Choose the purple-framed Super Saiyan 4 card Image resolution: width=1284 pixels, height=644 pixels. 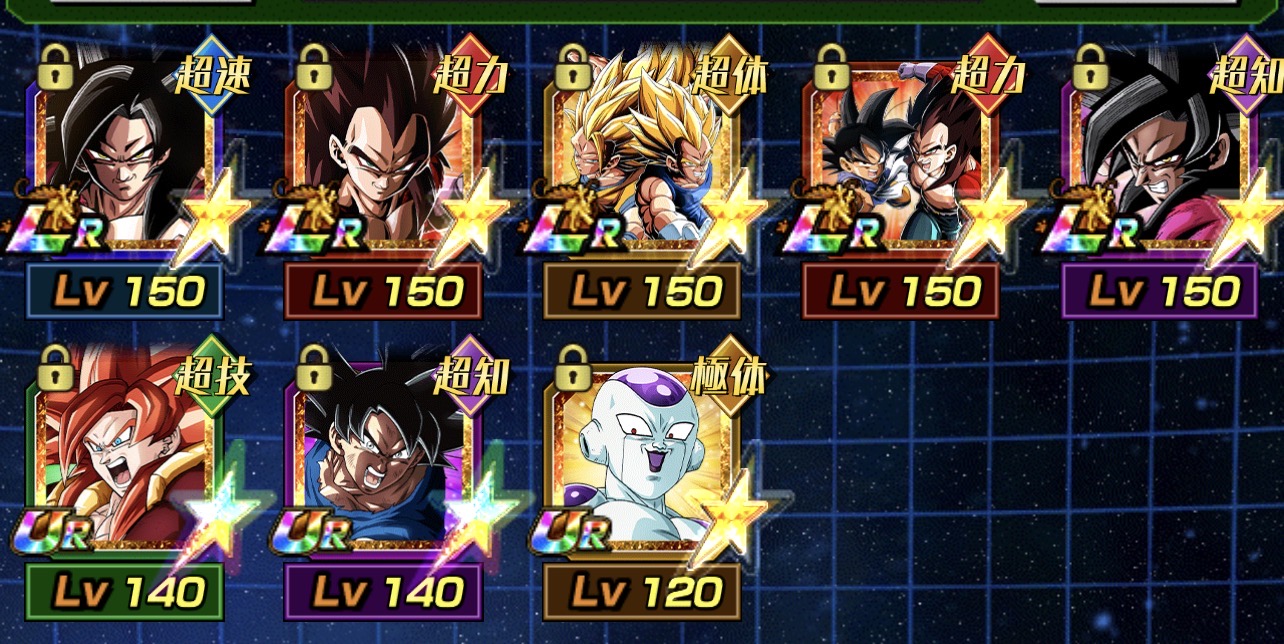1158,160
